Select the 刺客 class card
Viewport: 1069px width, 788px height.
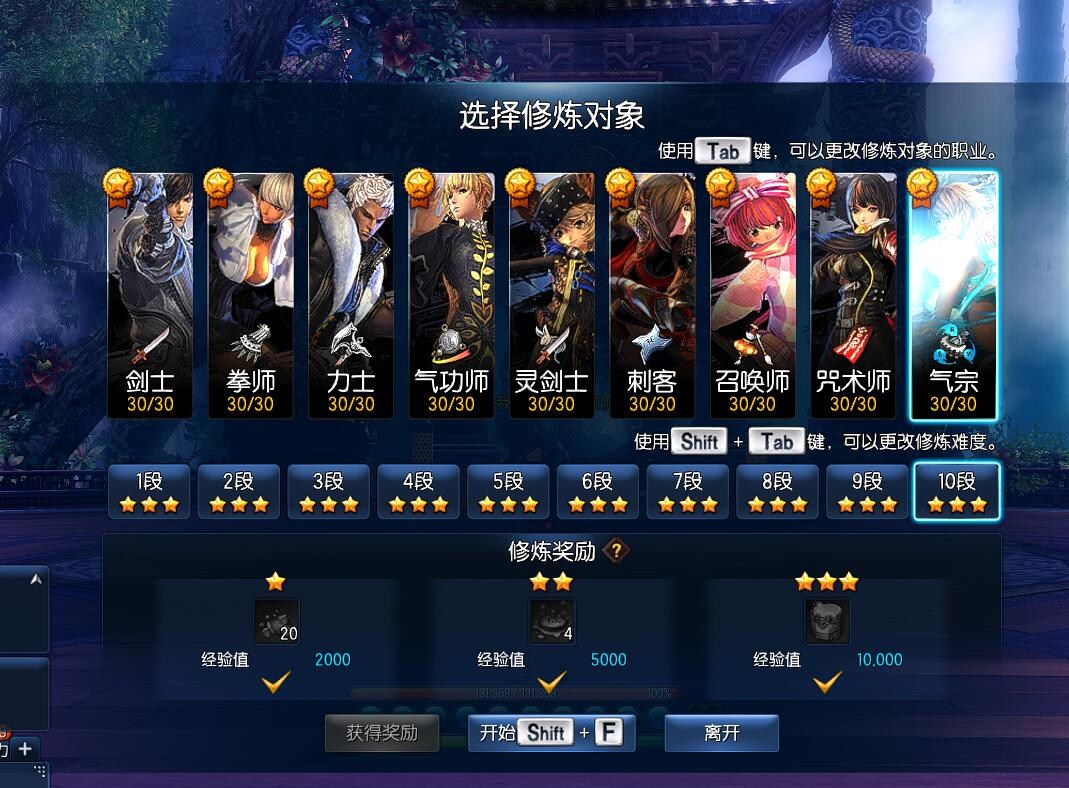[x=652, y=295]
